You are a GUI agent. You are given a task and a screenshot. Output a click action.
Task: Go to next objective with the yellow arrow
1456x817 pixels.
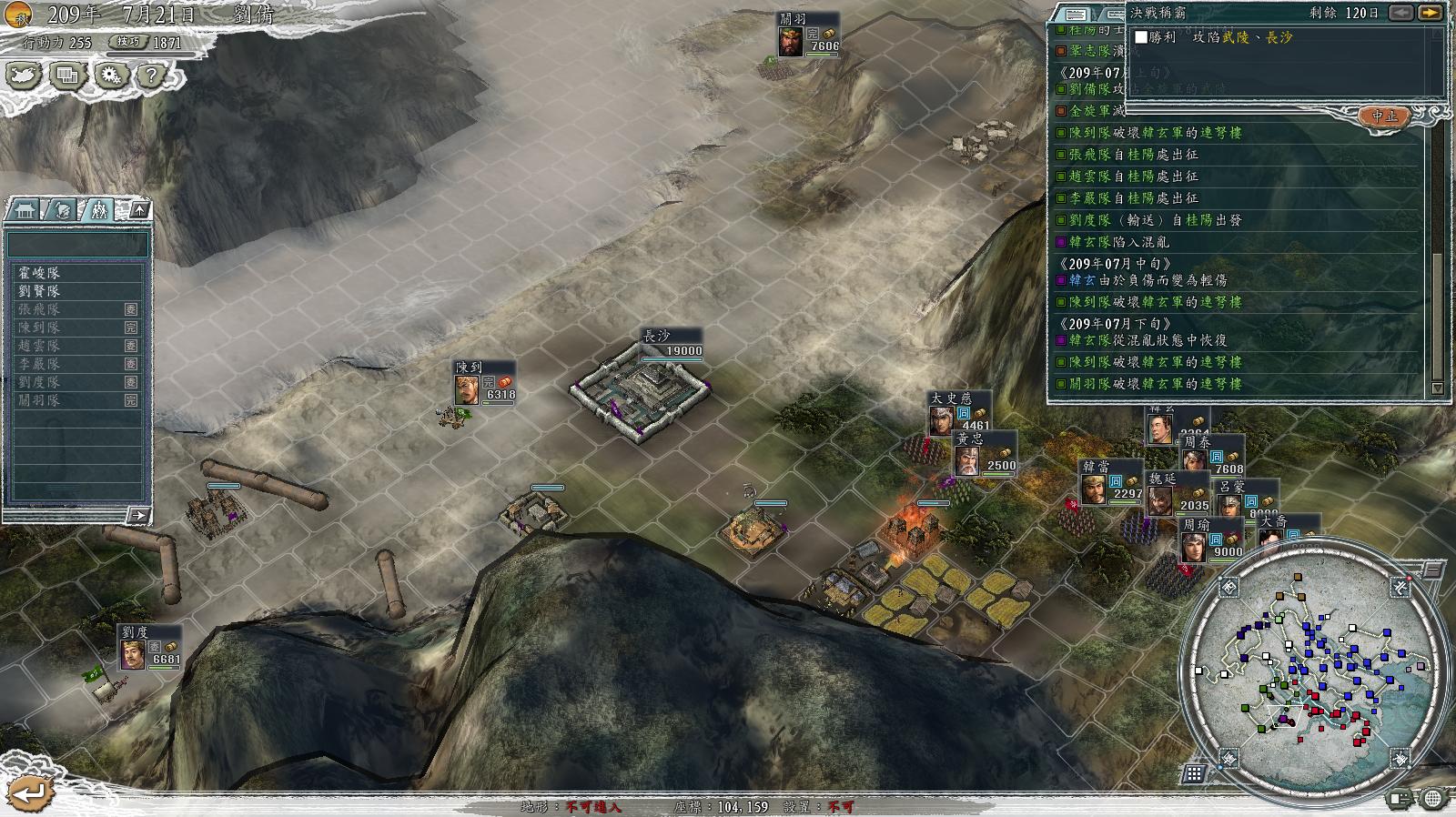point(1430,13)
